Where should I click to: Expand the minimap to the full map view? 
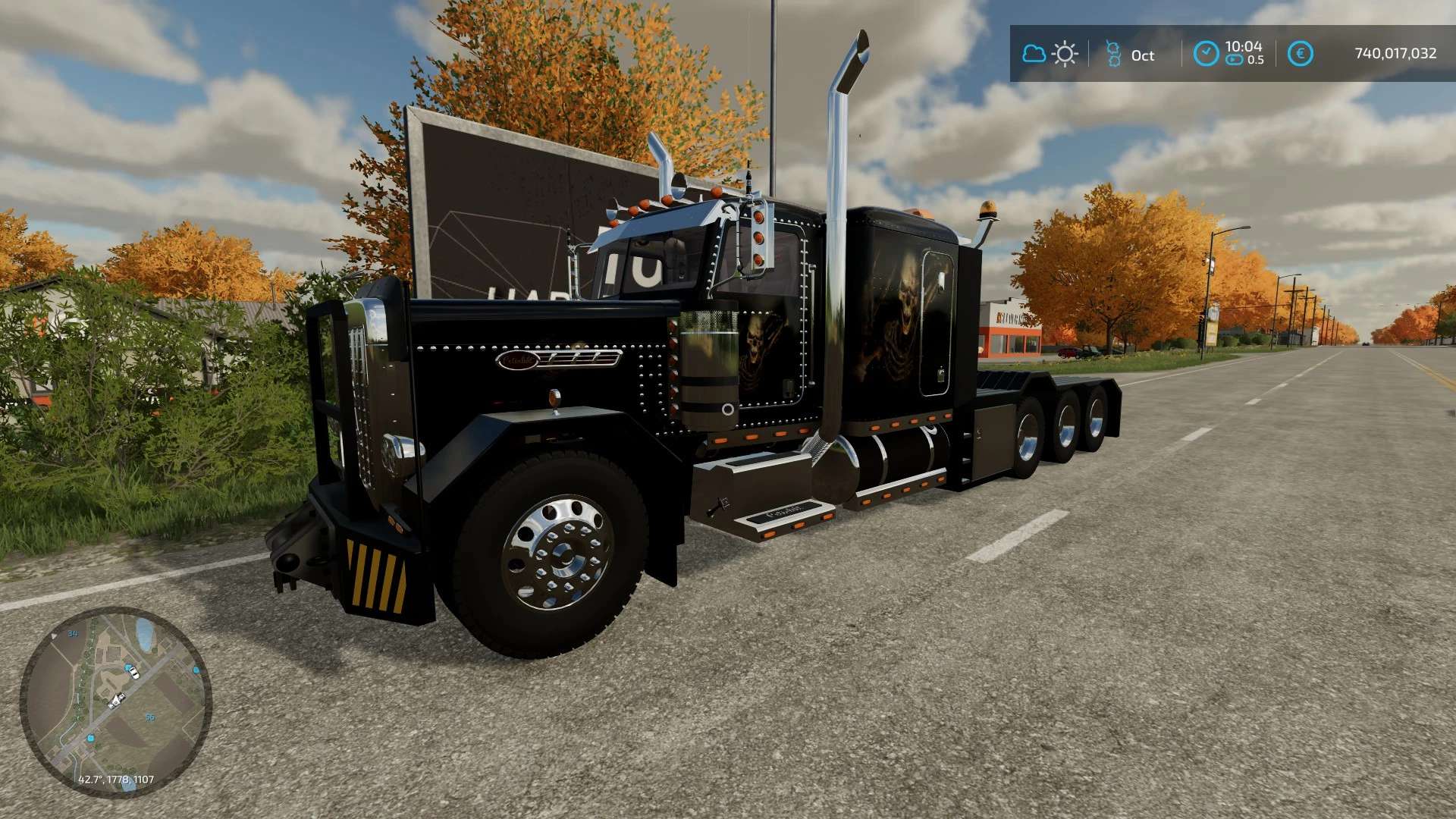[x=129, y=698]
